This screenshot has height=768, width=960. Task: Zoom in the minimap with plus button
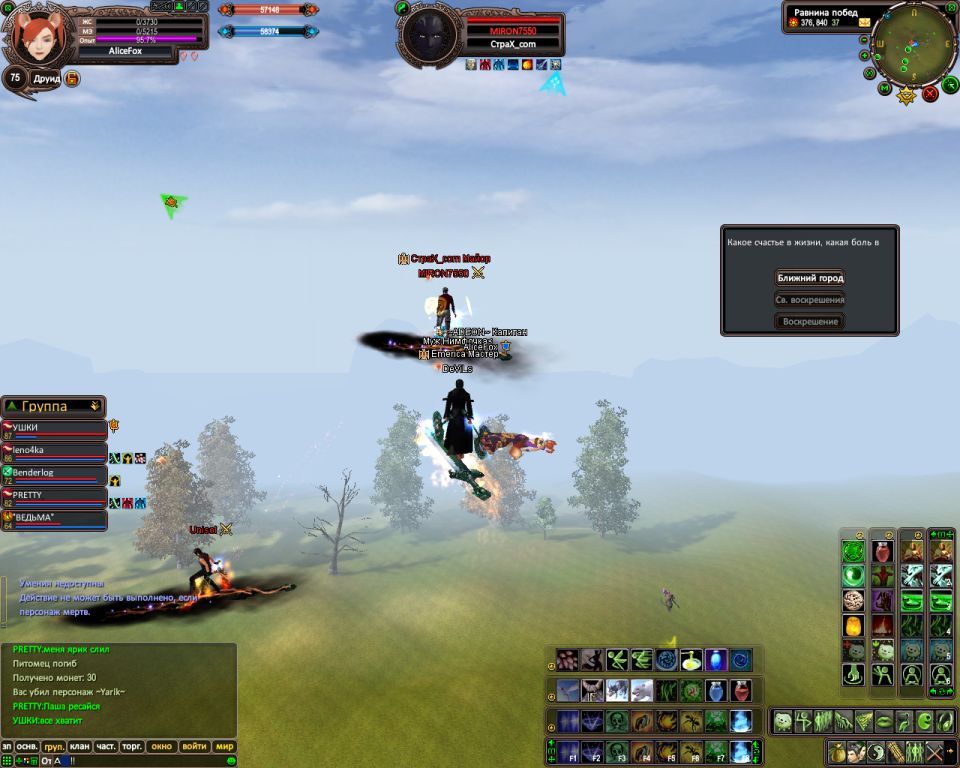coord(866,57)
